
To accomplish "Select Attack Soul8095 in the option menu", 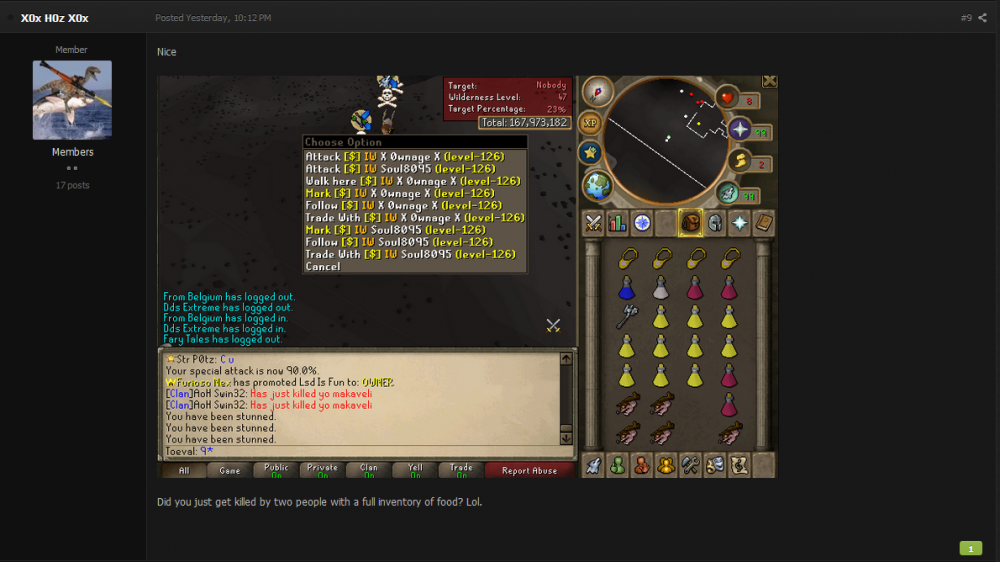I will (x=399, y=169).
